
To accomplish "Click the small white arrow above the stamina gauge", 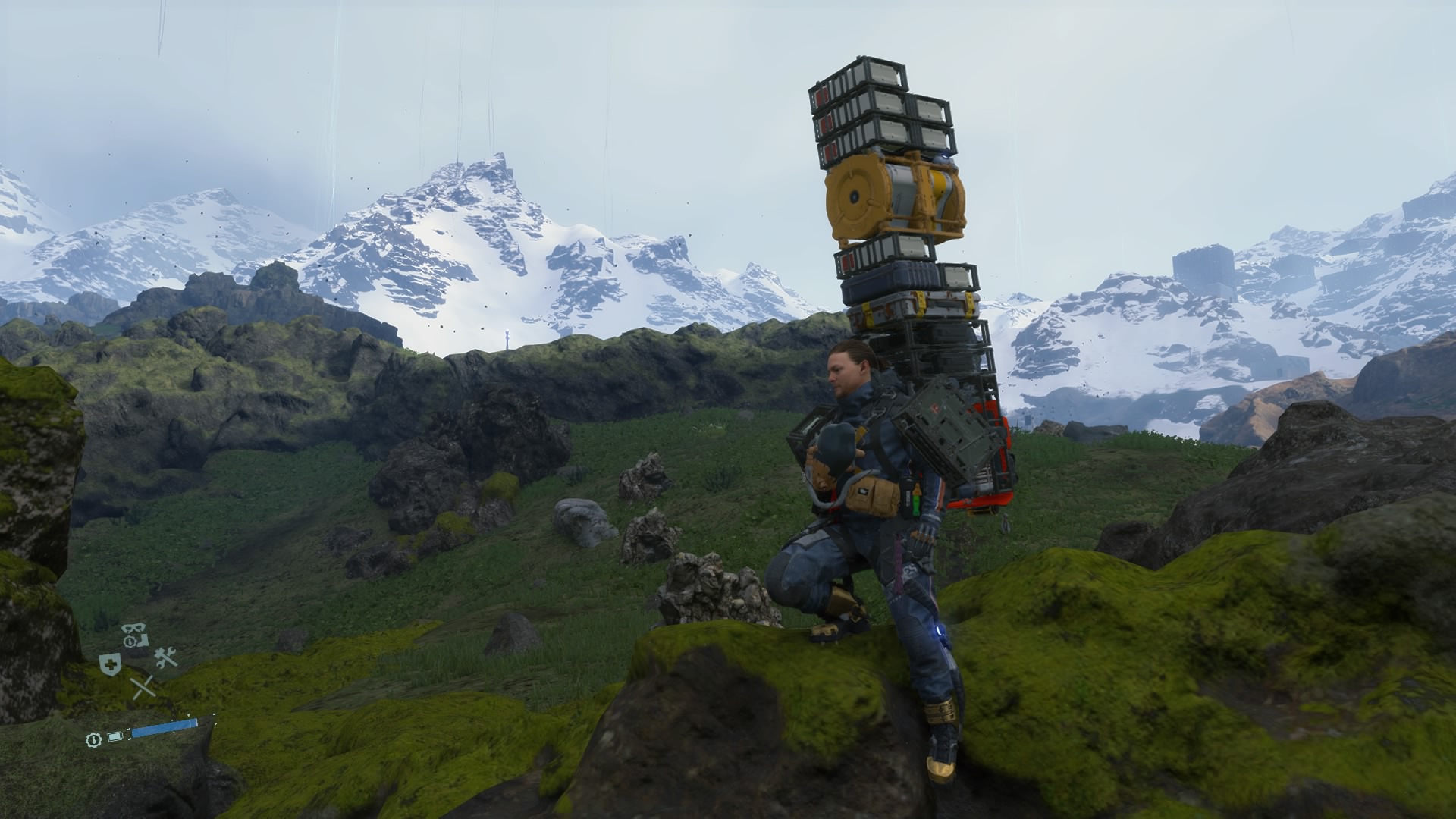I will [189, 715].
